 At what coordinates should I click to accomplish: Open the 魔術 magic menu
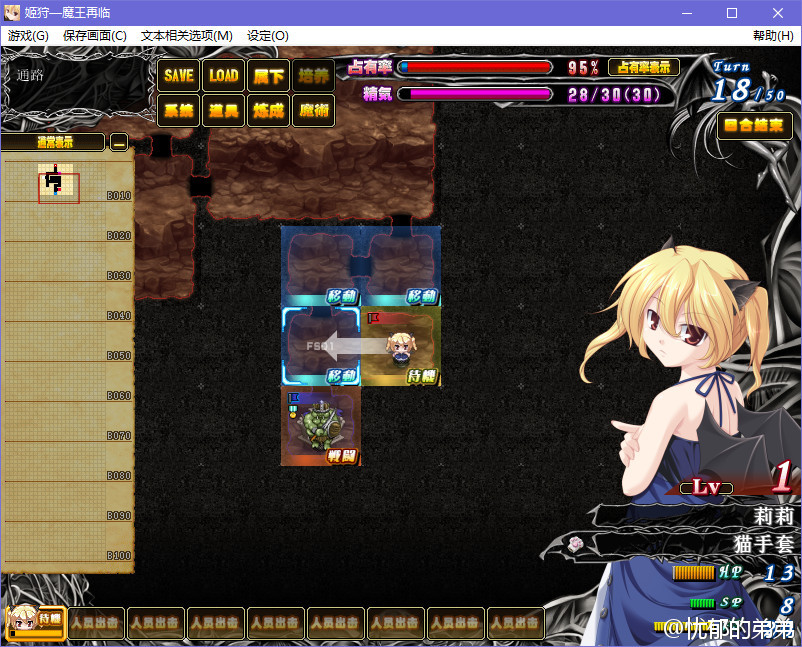pos(313,110)
